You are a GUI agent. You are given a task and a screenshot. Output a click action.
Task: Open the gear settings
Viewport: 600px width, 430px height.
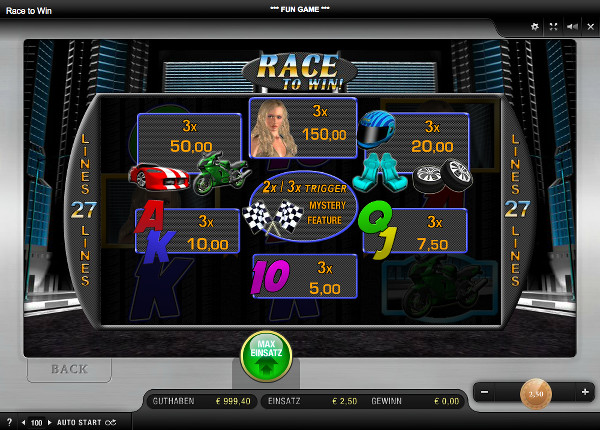click(x=535, y=26)
